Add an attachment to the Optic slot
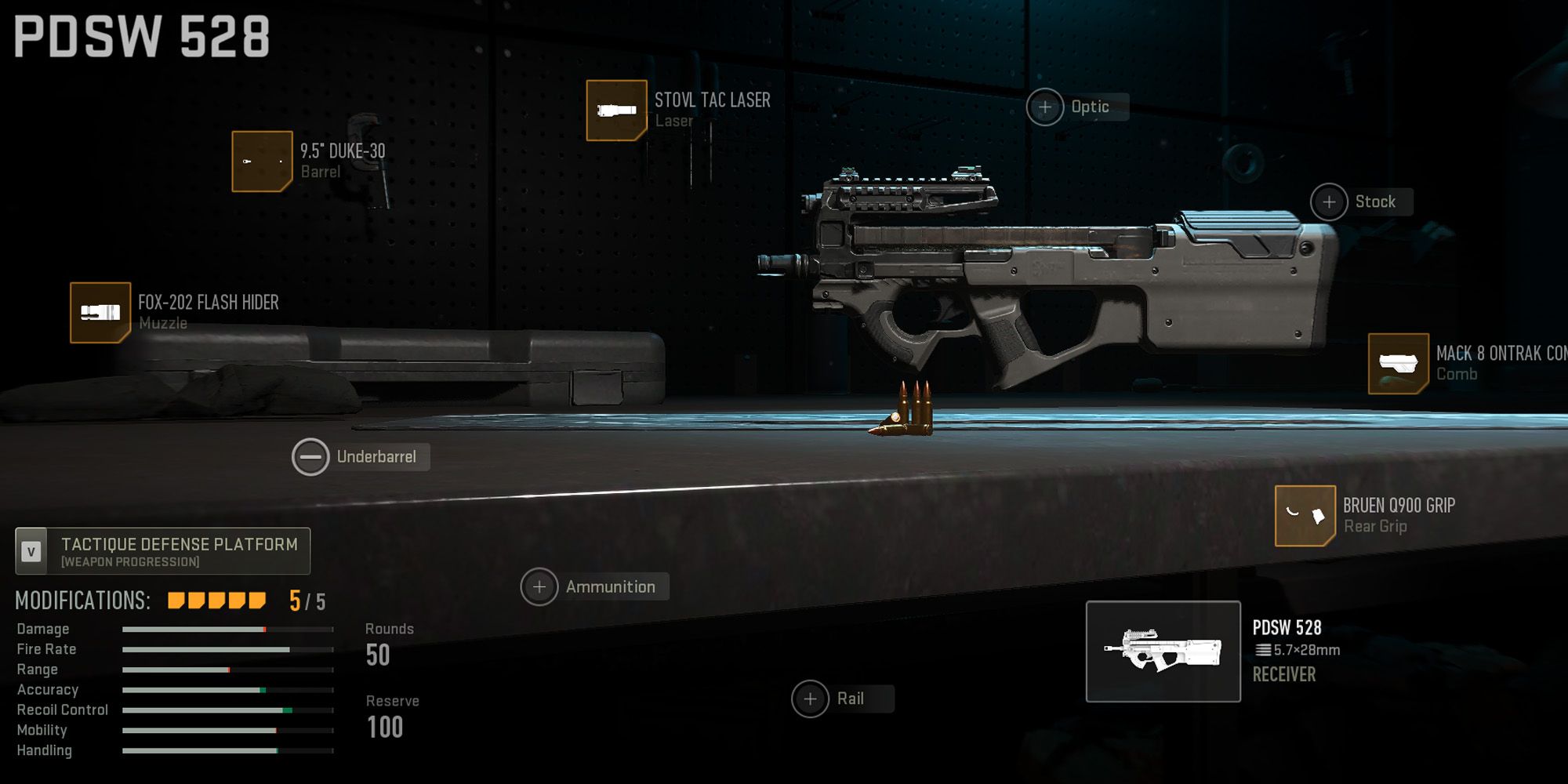1568x784 pixels. [1047, 107]
